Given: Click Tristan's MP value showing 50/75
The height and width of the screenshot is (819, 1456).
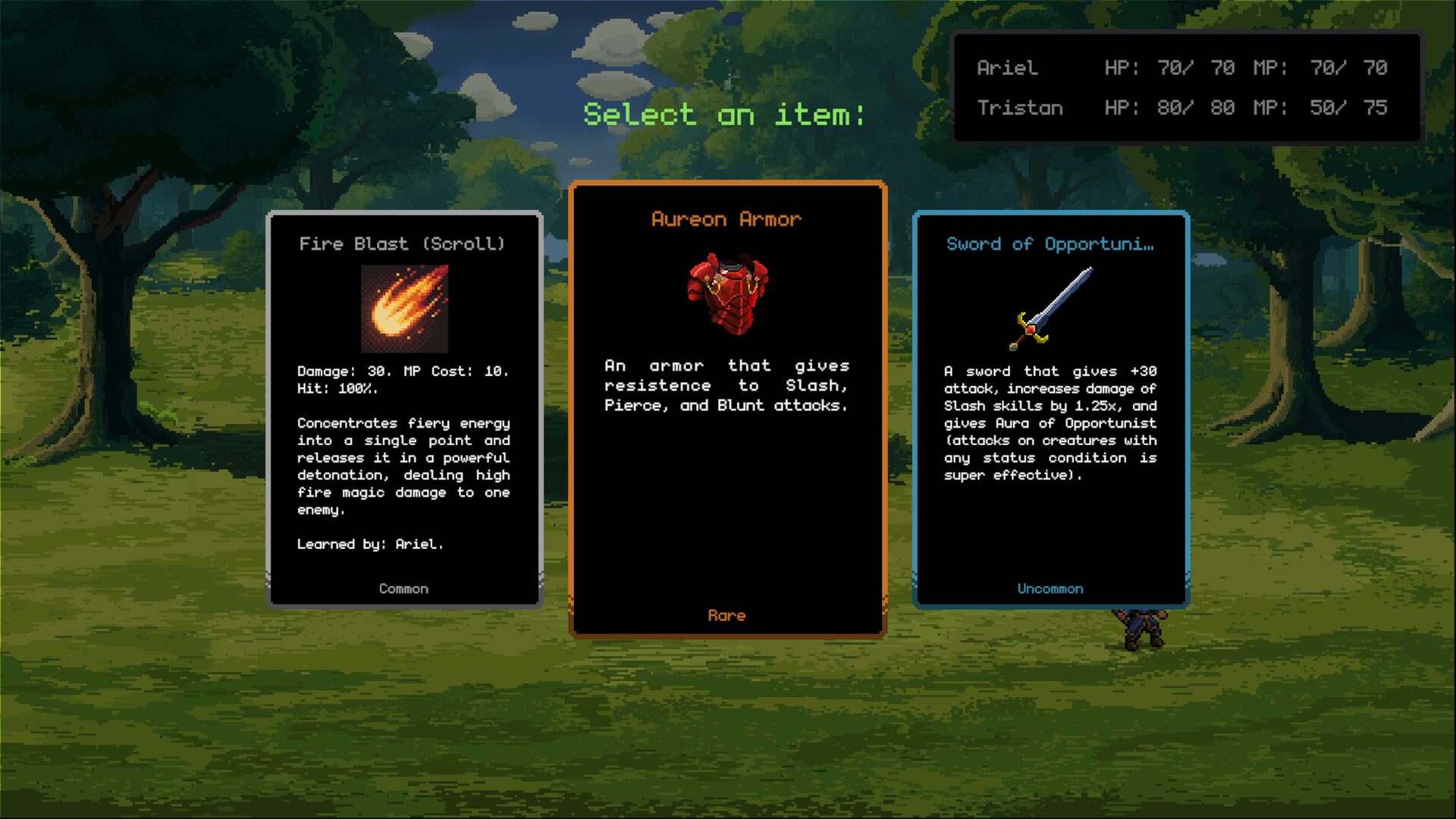Looking at the screenshot, I should click(x=1347, y=108).
